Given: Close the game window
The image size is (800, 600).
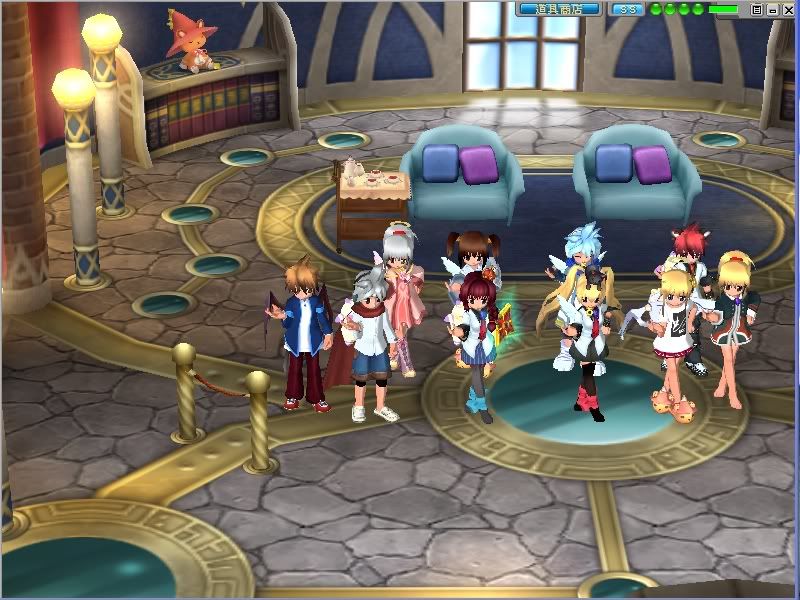Looking at the screenshot, I should (787, 9).
